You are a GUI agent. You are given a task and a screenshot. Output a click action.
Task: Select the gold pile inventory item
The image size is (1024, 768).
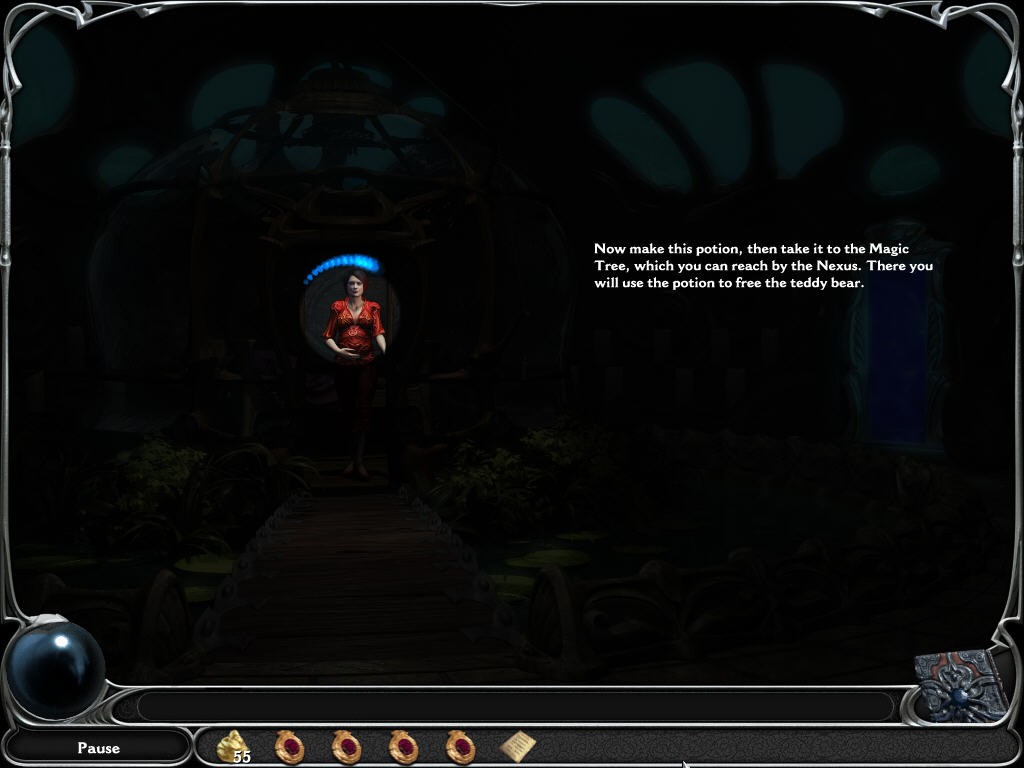pyautogui.click(x=233, y=745)
